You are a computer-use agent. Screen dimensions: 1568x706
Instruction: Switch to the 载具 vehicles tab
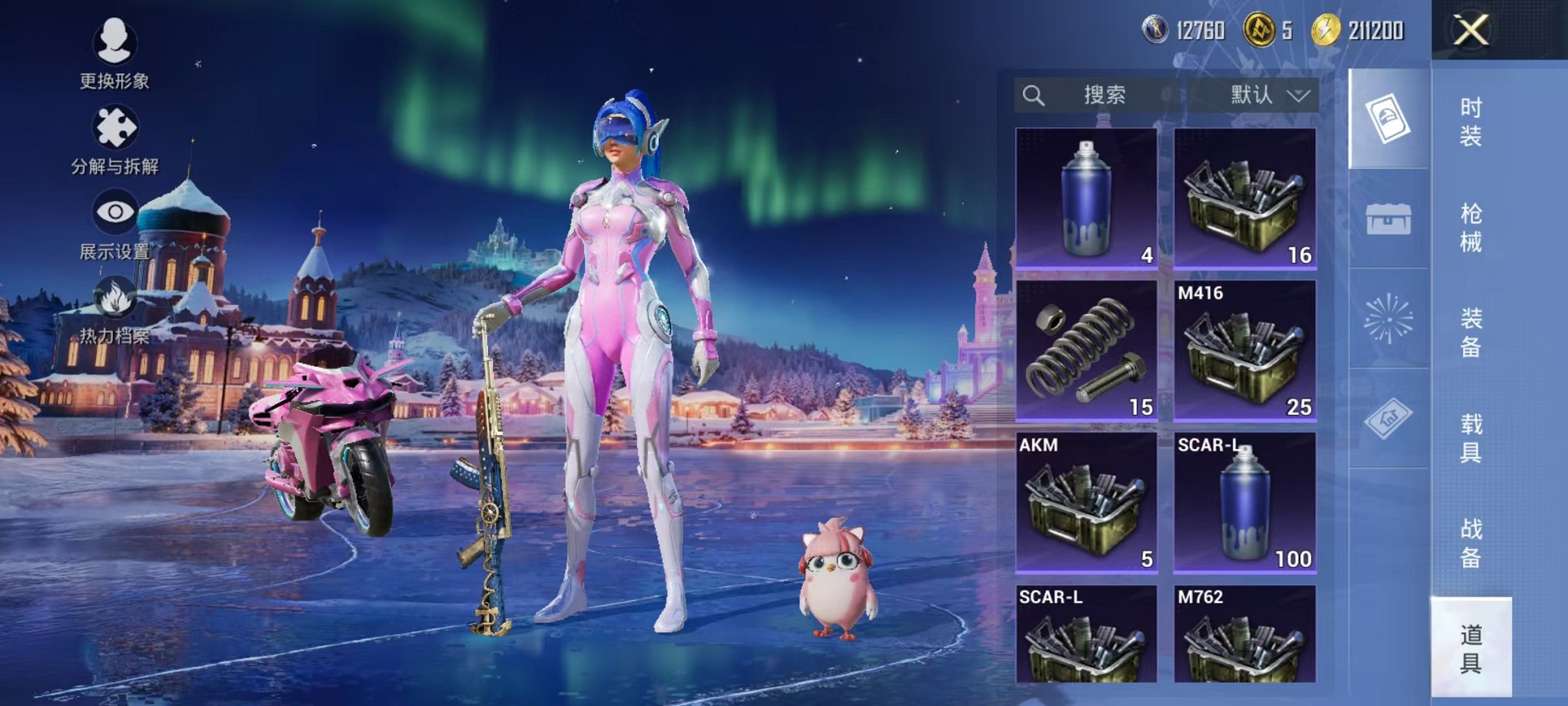[1470, 438]
